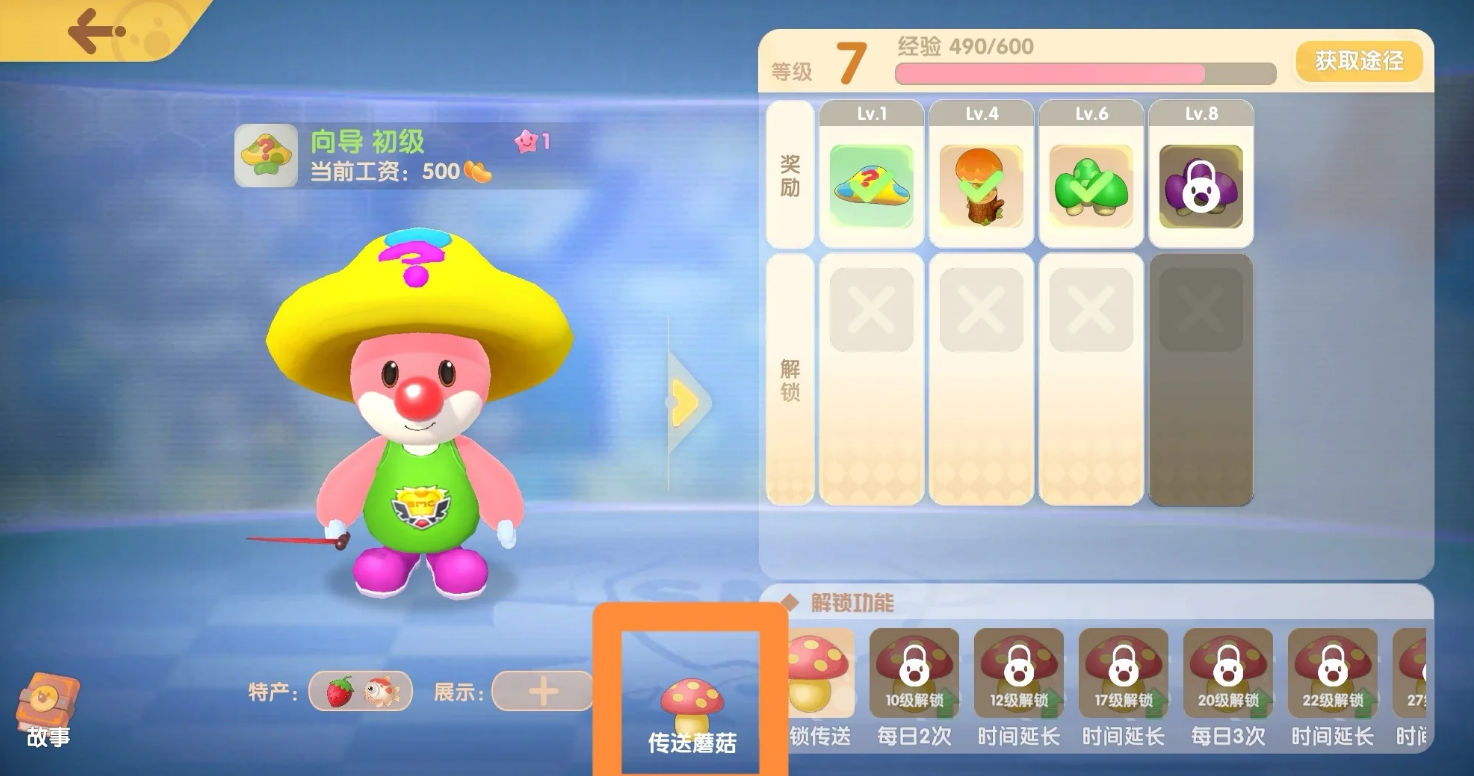
Task: Open the 展示 plus add slot
Action: click(x=540, y=691)
